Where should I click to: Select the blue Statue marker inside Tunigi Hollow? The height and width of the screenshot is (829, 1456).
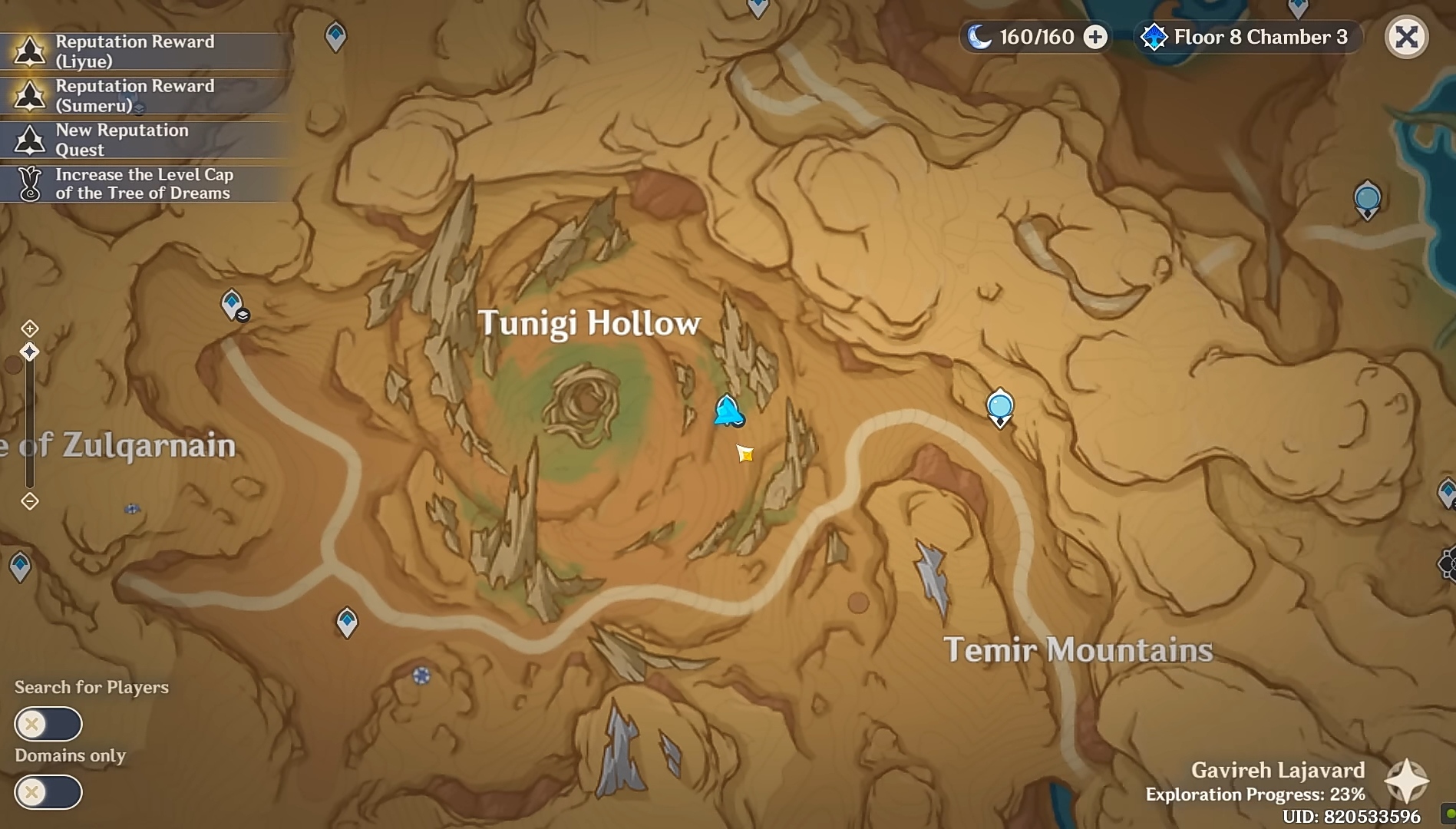point(727,411)
